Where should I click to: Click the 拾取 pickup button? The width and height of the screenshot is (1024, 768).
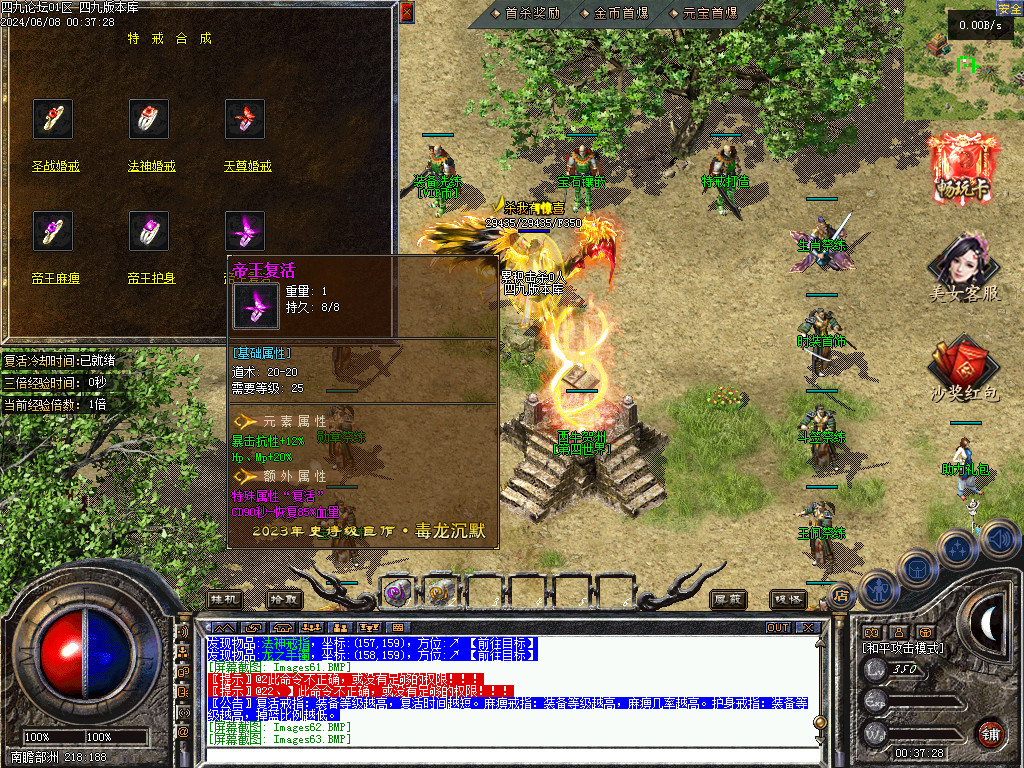[x=284, y=599]
